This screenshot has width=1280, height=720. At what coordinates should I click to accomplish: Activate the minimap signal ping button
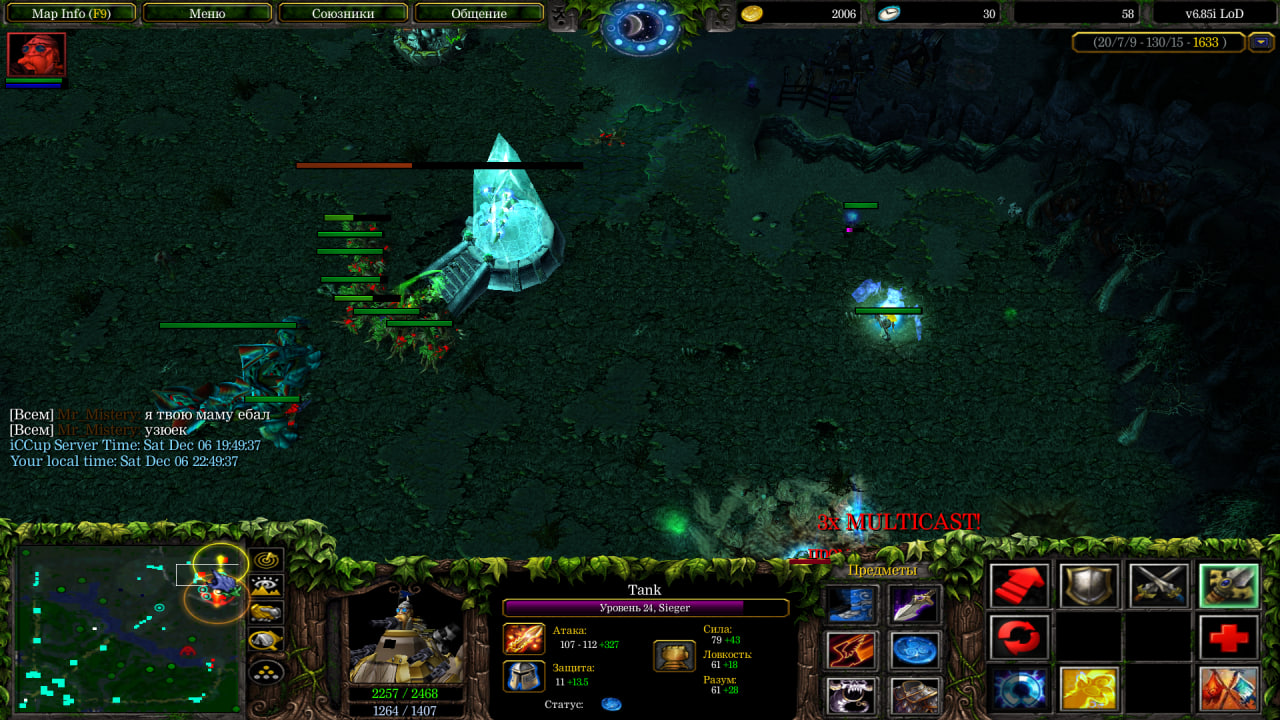tap(267, 560)
